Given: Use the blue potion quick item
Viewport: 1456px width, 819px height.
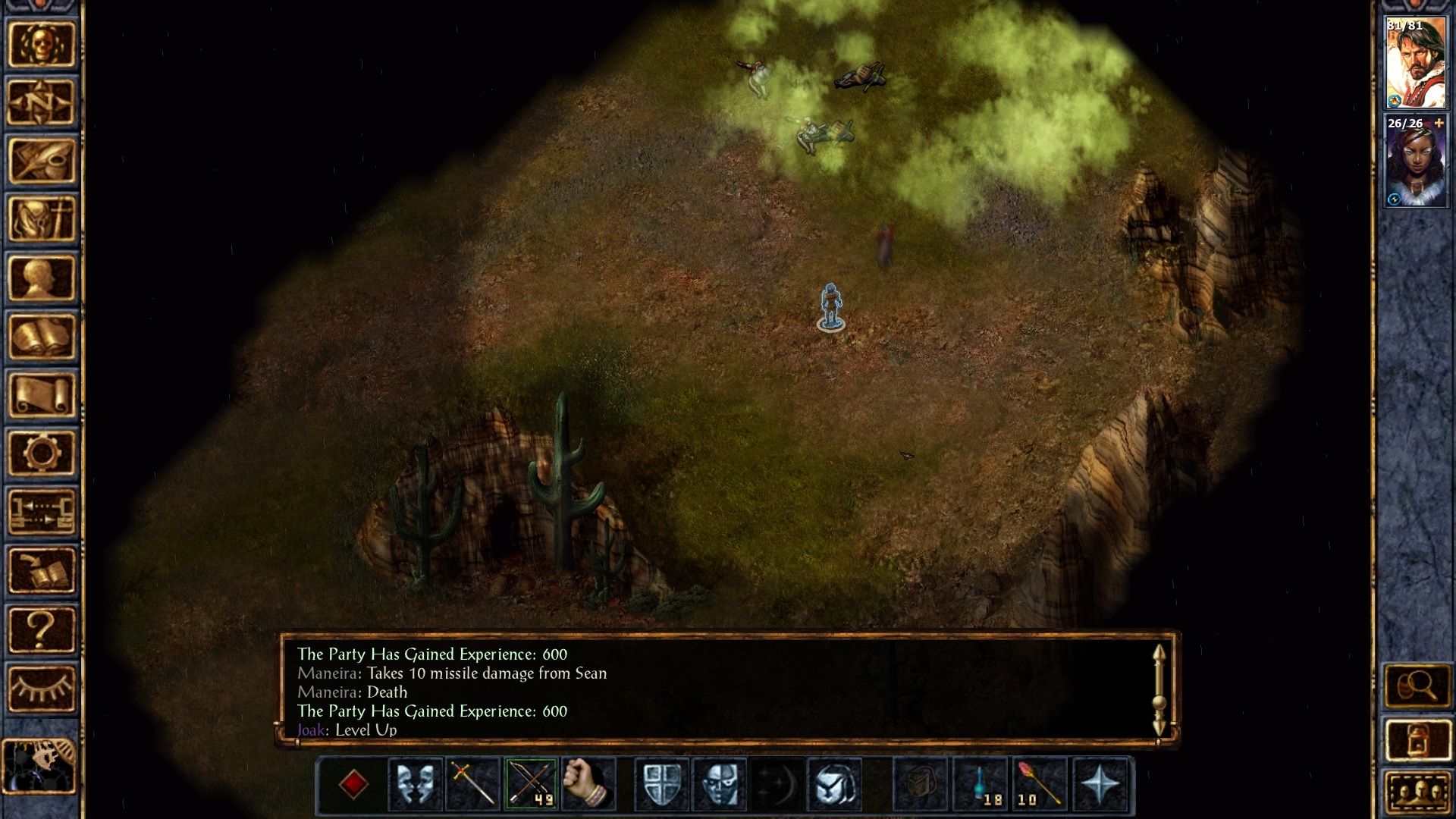Looking at the screenshot, I should [x=981, y=783].
